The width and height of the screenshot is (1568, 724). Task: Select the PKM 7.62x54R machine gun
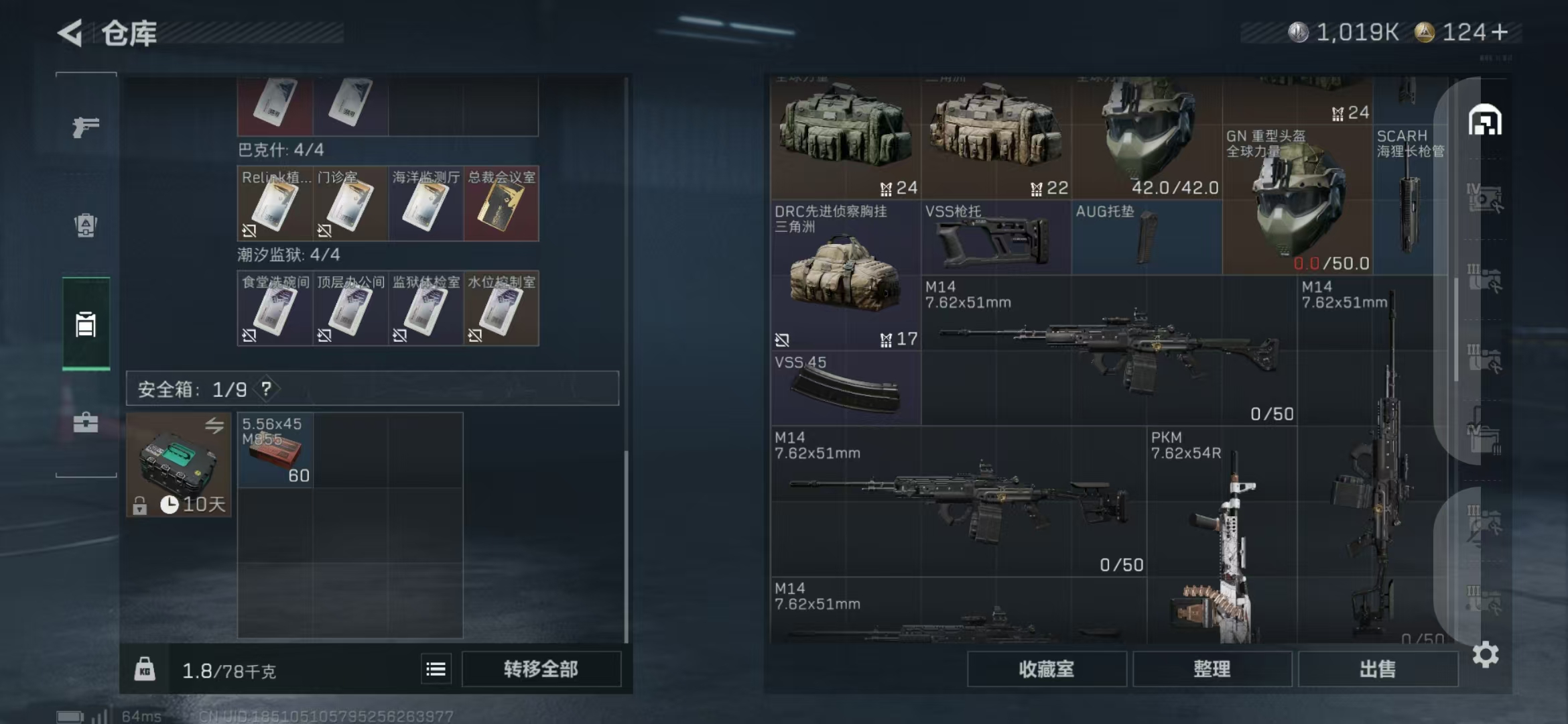[1221, 536]
